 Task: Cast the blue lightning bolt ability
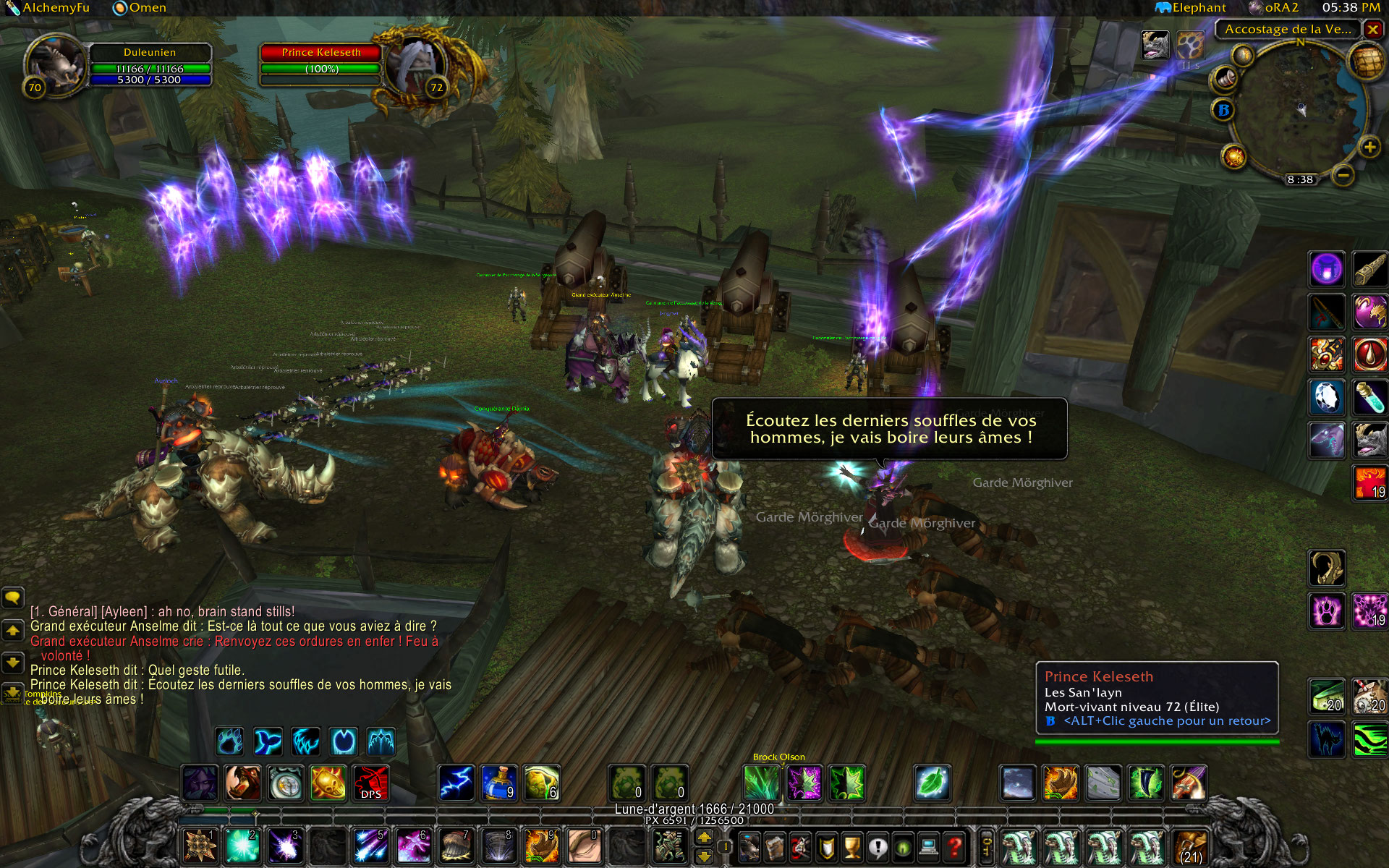tap(456, 783)
